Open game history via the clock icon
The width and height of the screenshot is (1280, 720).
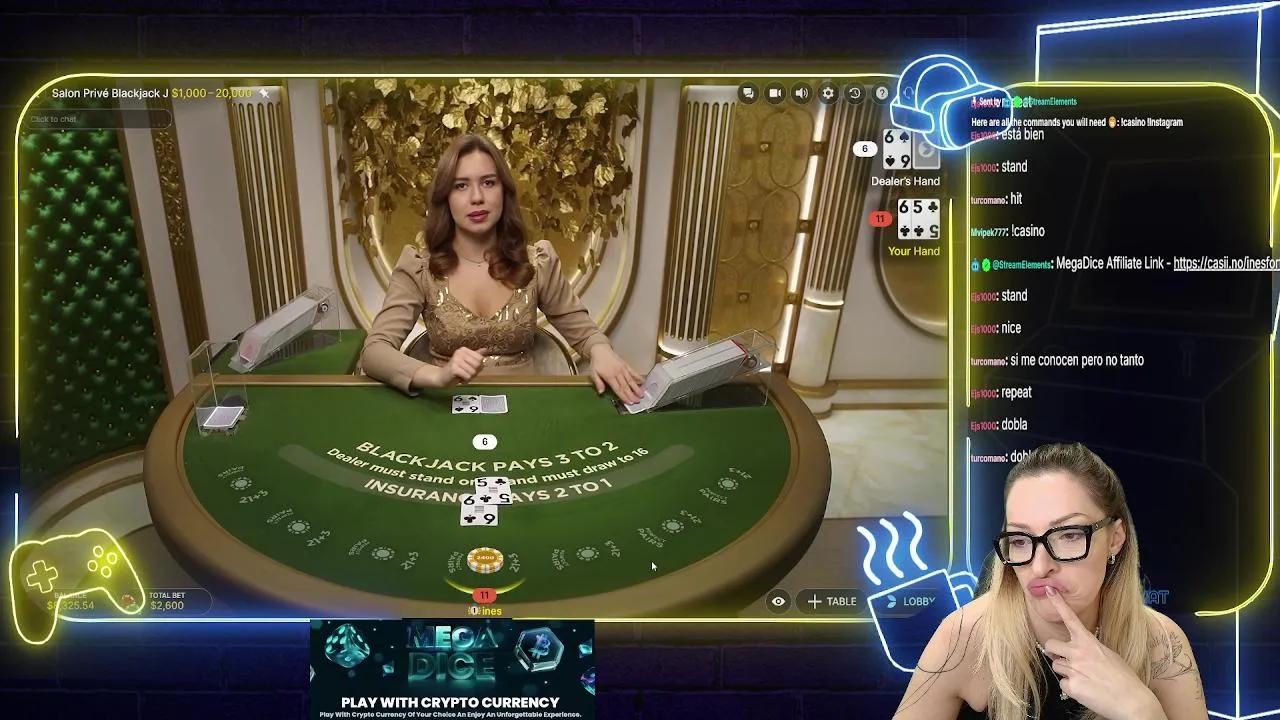pos(855,94)
